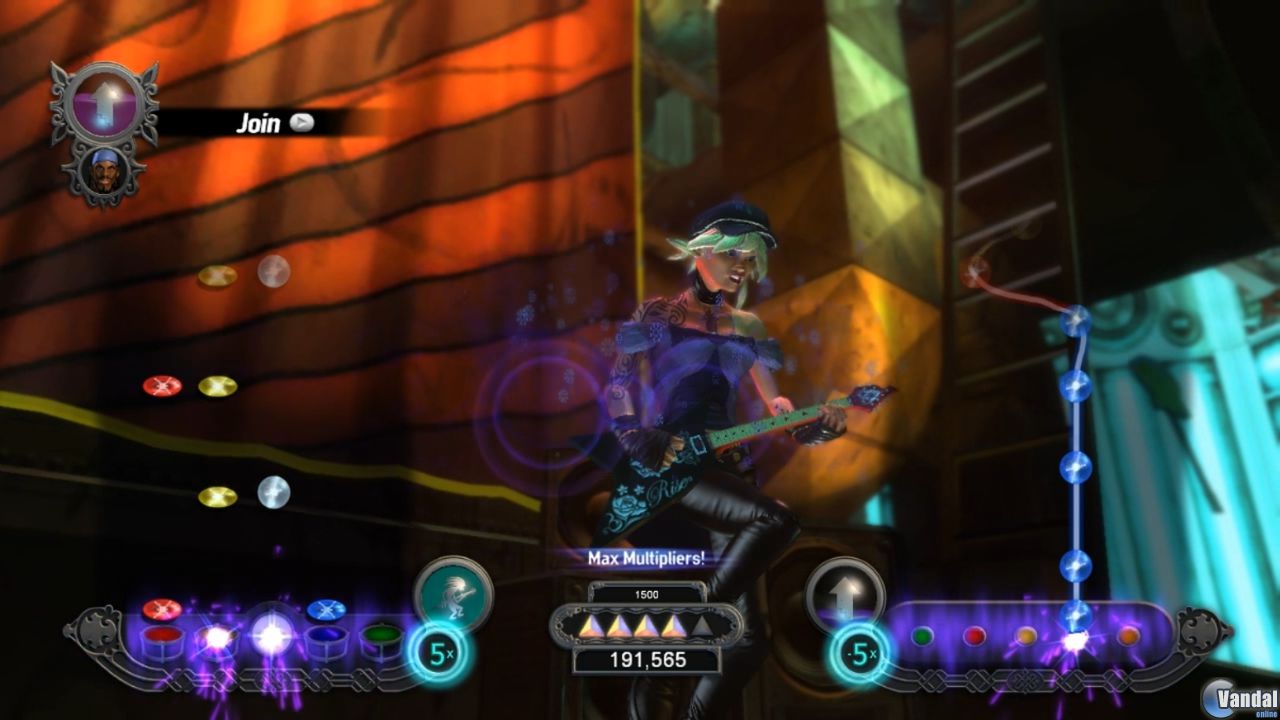The image size is (1280, 720).
Task: Click the blue note gem on the track
Action: coord(1077,465)
